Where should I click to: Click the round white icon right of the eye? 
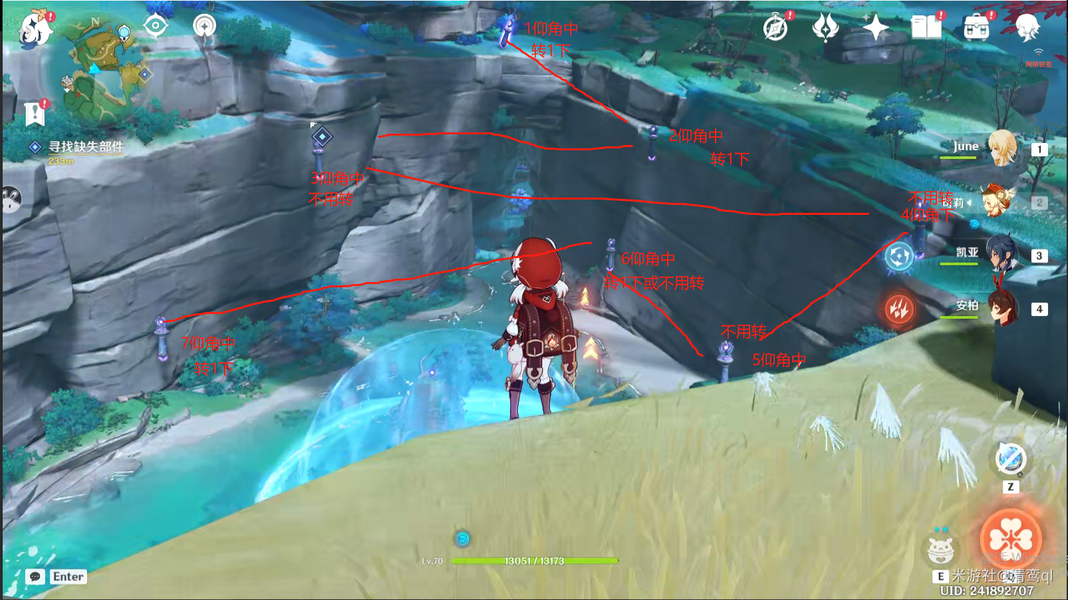click(205, 26)
